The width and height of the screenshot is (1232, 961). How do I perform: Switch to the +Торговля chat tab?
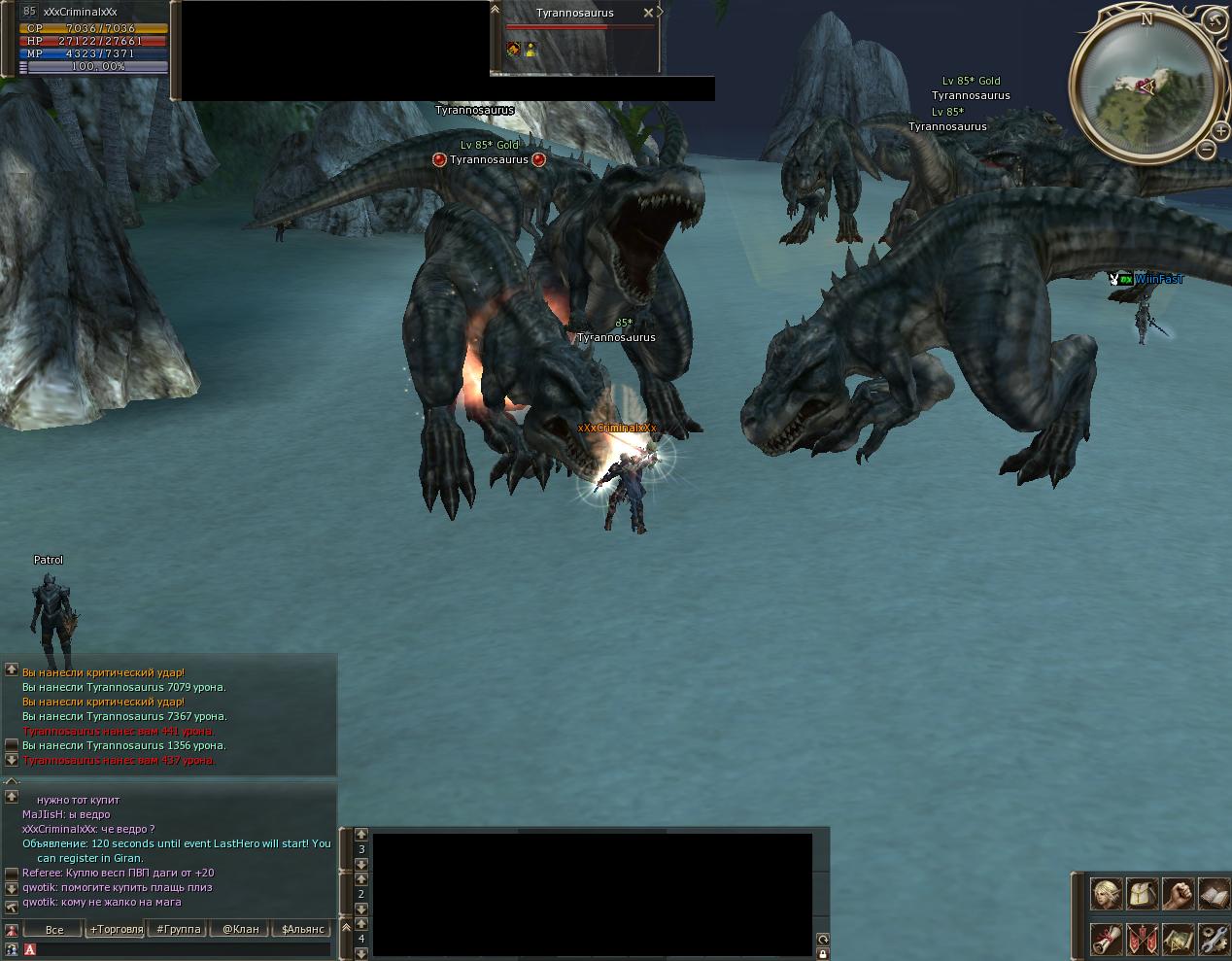pos(116,929)
